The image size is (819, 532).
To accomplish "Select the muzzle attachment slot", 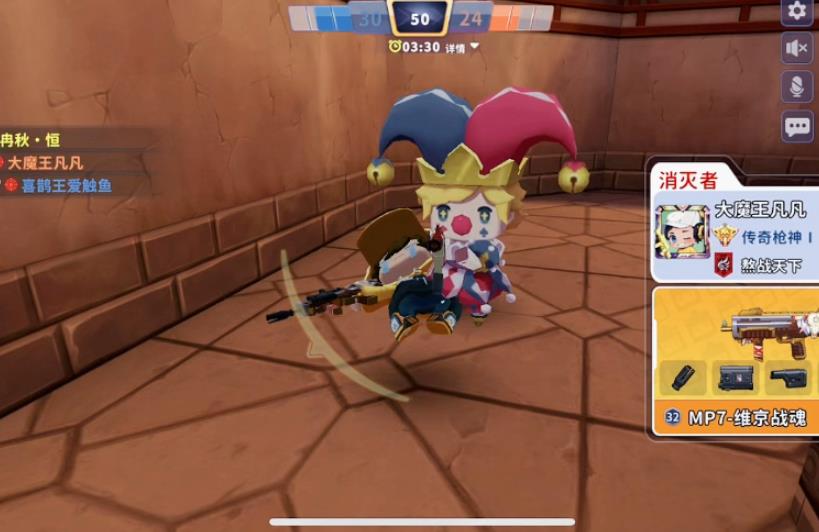I will click(683, 379).
